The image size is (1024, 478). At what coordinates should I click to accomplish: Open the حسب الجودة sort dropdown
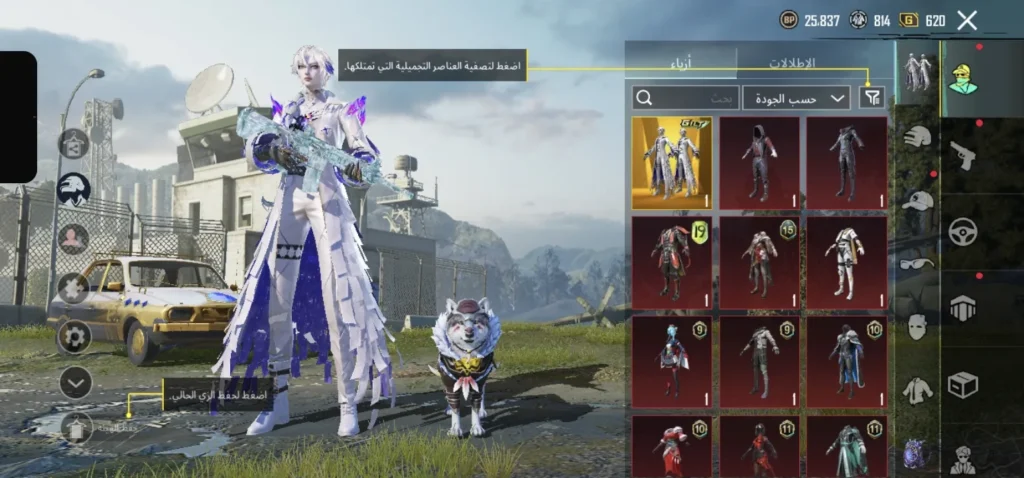click(x=796, y=97)
